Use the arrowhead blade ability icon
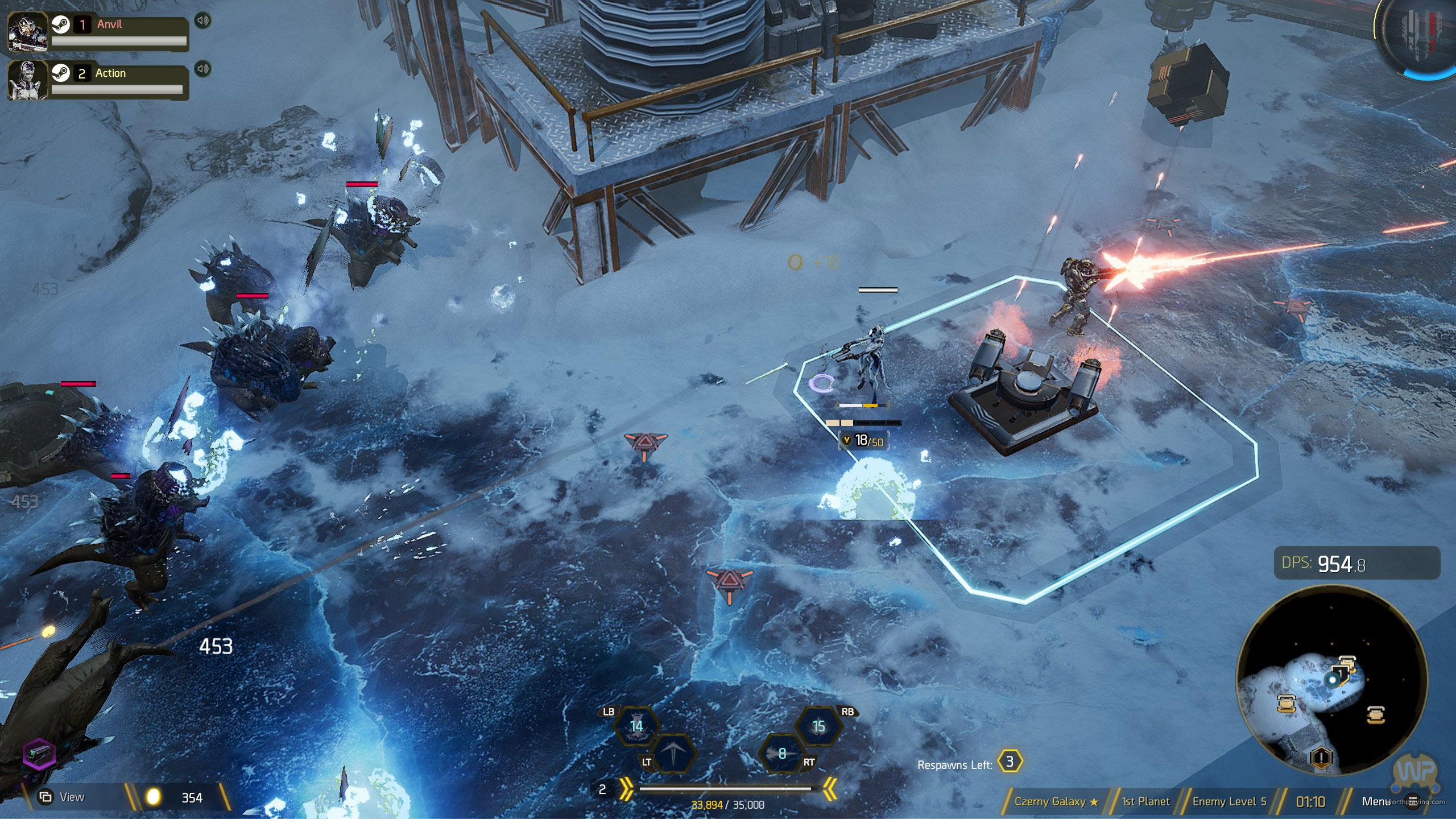The image size is (1456, 819). (673, 753)
